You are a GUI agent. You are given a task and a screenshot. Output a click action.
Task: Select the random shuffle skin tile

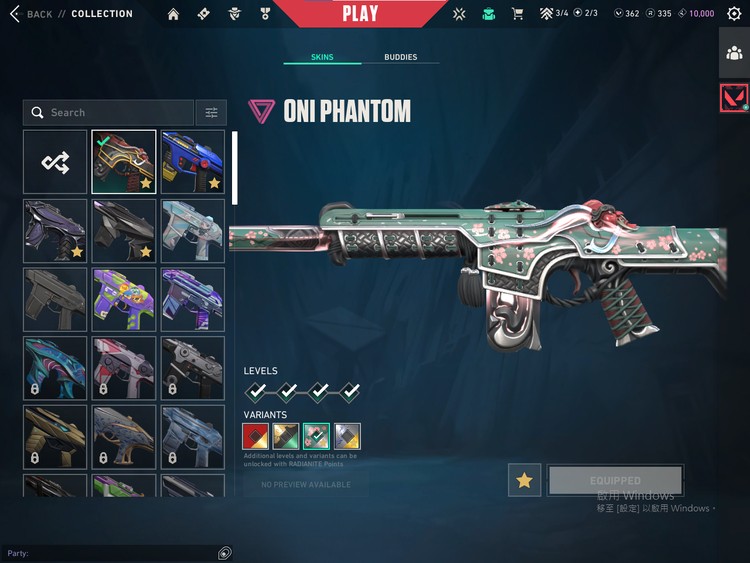tap(55, 161)
